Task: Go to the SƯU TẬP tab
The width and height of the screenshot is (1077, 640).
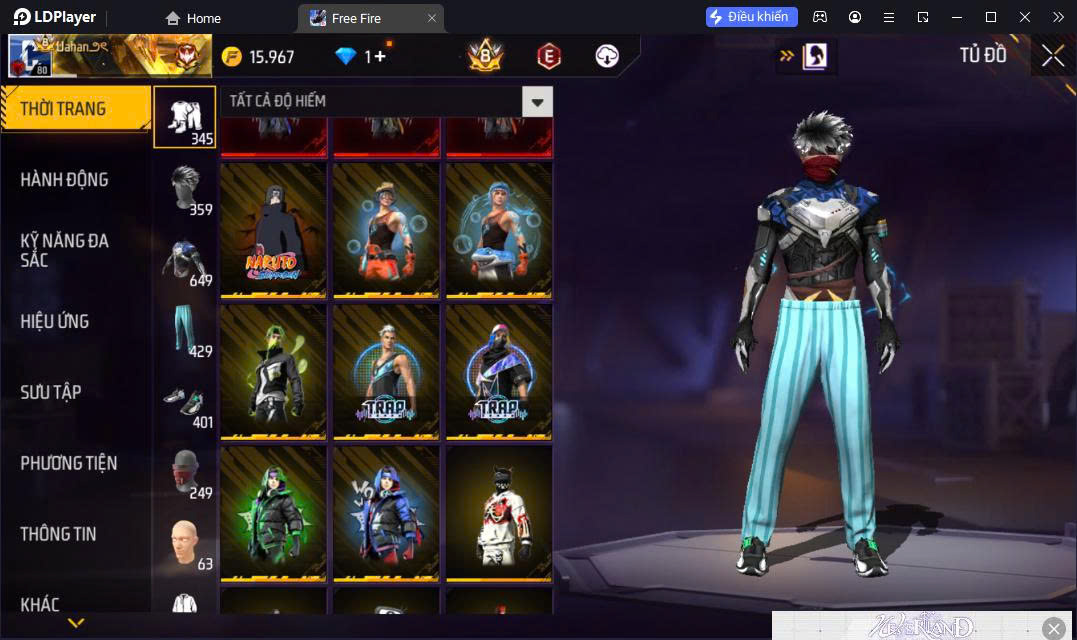Action: (51, 392)
